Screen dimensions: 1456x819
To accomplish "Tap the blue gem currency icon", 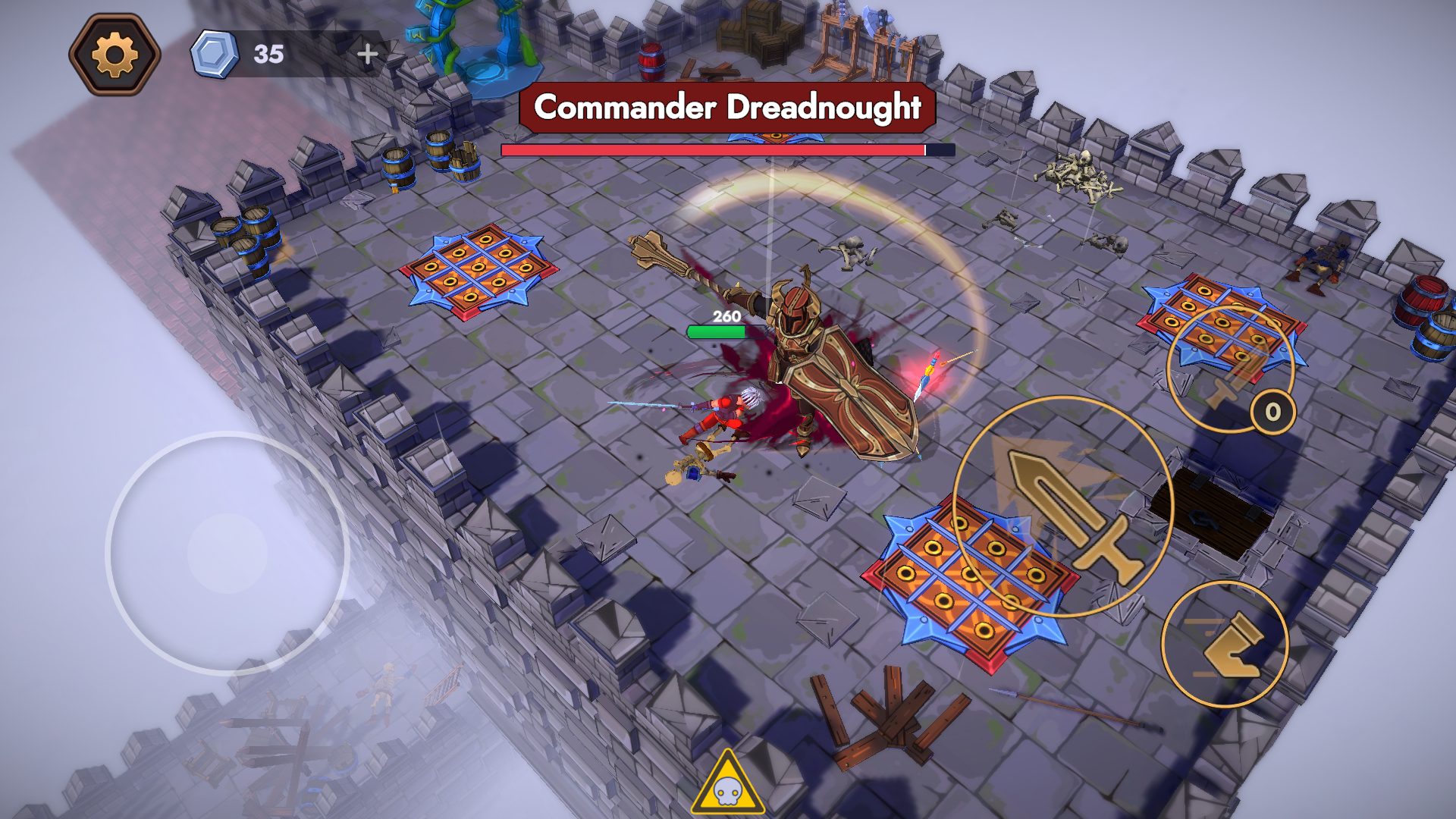I will coord(215,52).
